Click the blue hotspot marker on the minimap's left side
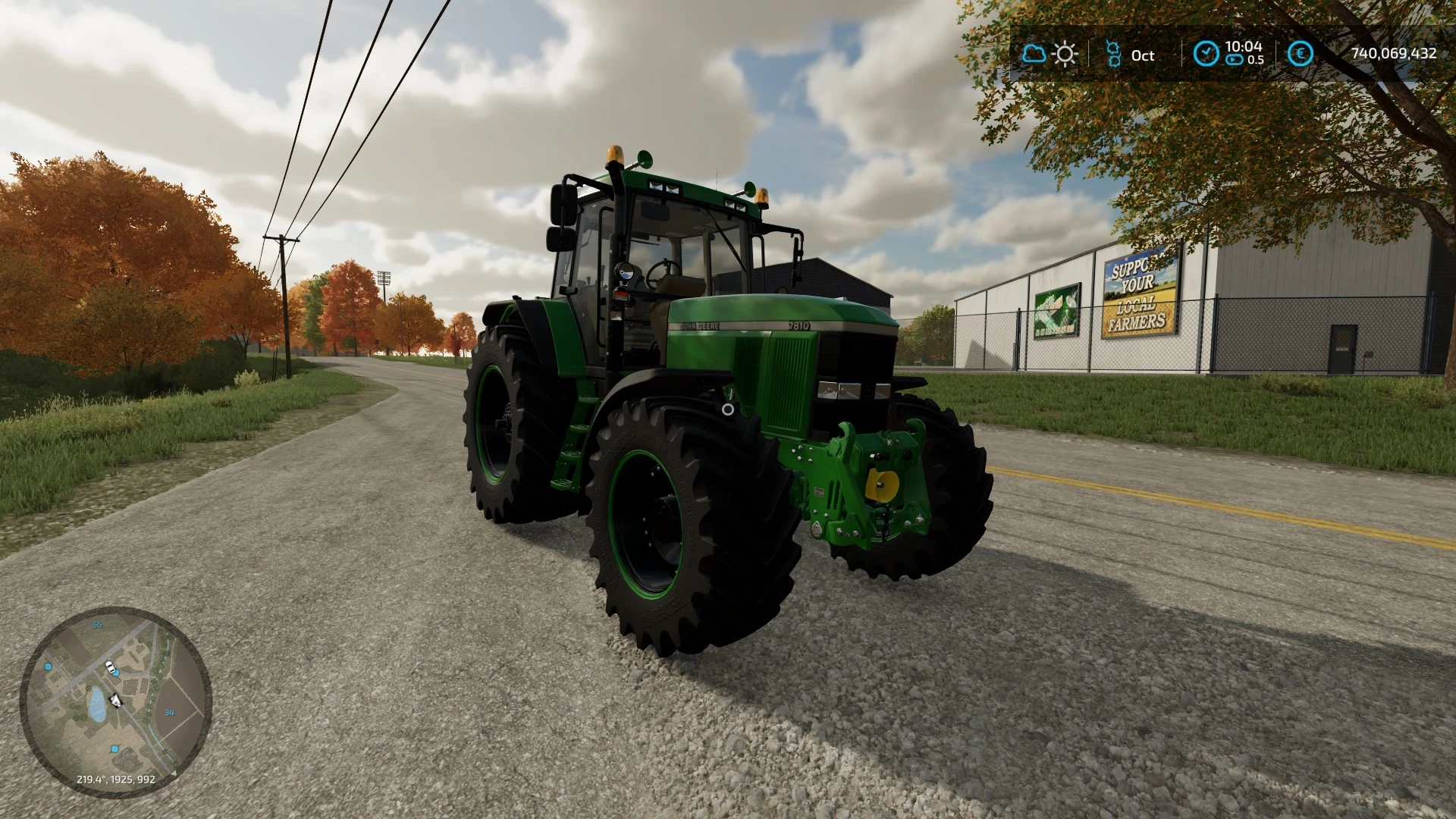 [x=48, y=667]
